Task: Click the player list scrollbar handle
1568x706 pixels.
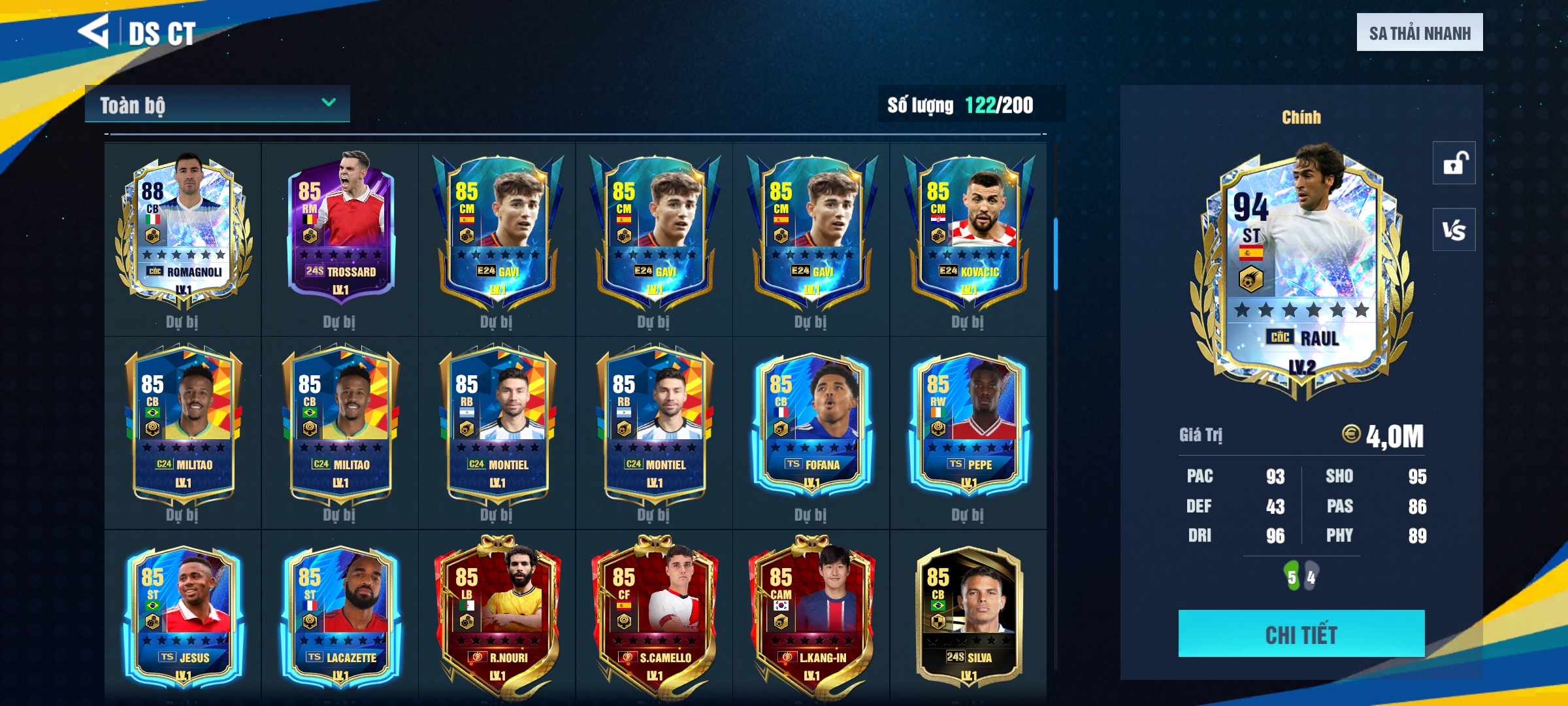Action: [x=1055, y=254]
